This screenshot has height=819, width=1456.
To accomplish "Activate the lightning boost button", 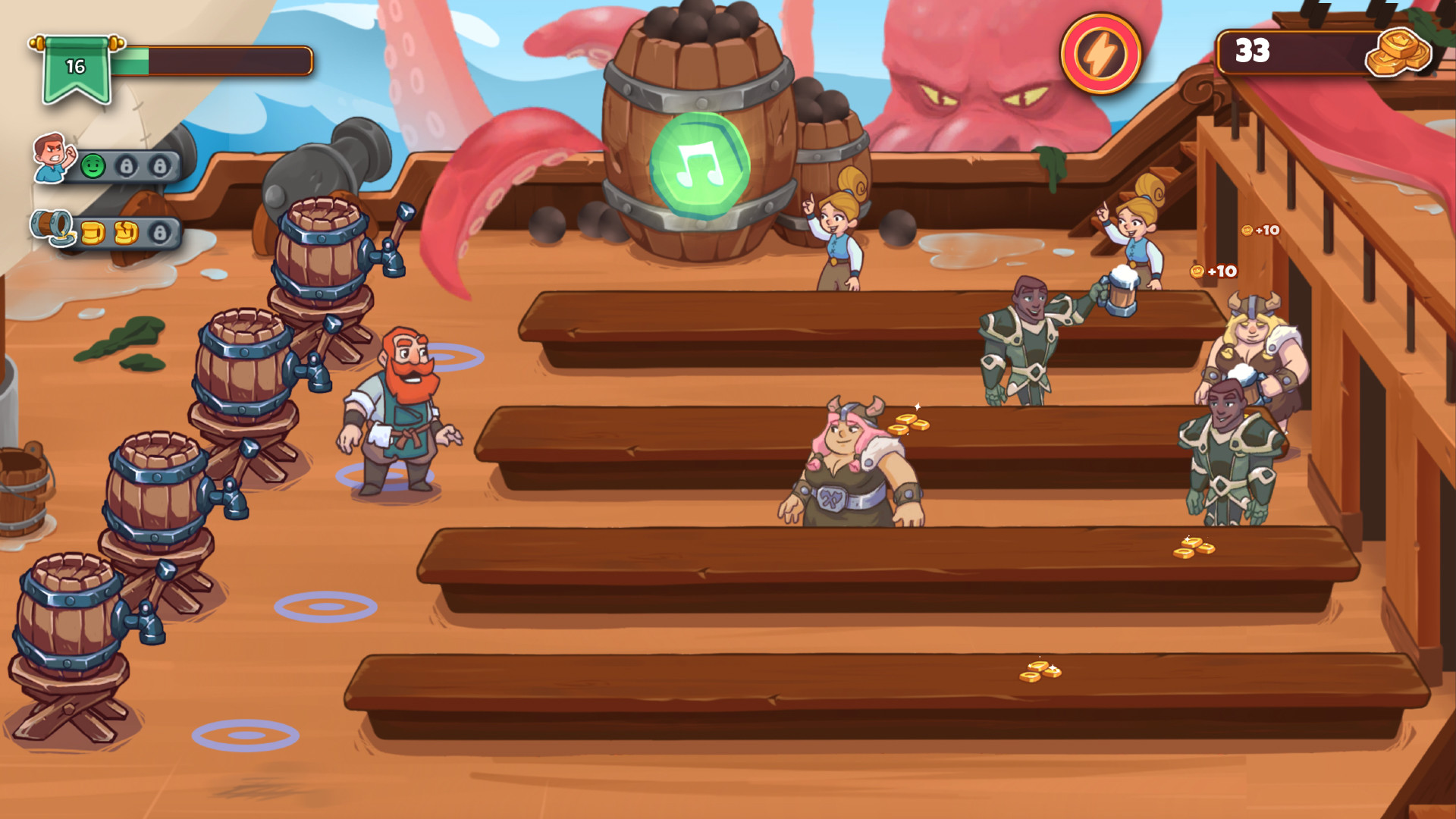I will (x=1100, y=55).
